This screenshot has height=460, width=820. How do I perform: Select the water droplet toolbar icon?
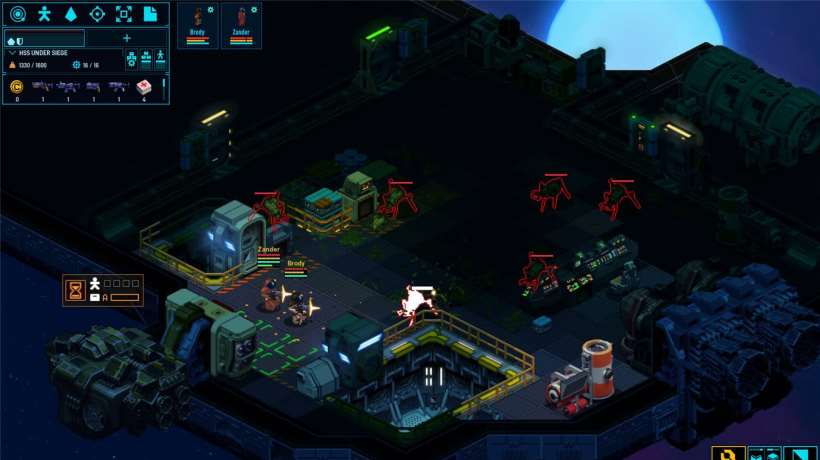tap(70, 14)
